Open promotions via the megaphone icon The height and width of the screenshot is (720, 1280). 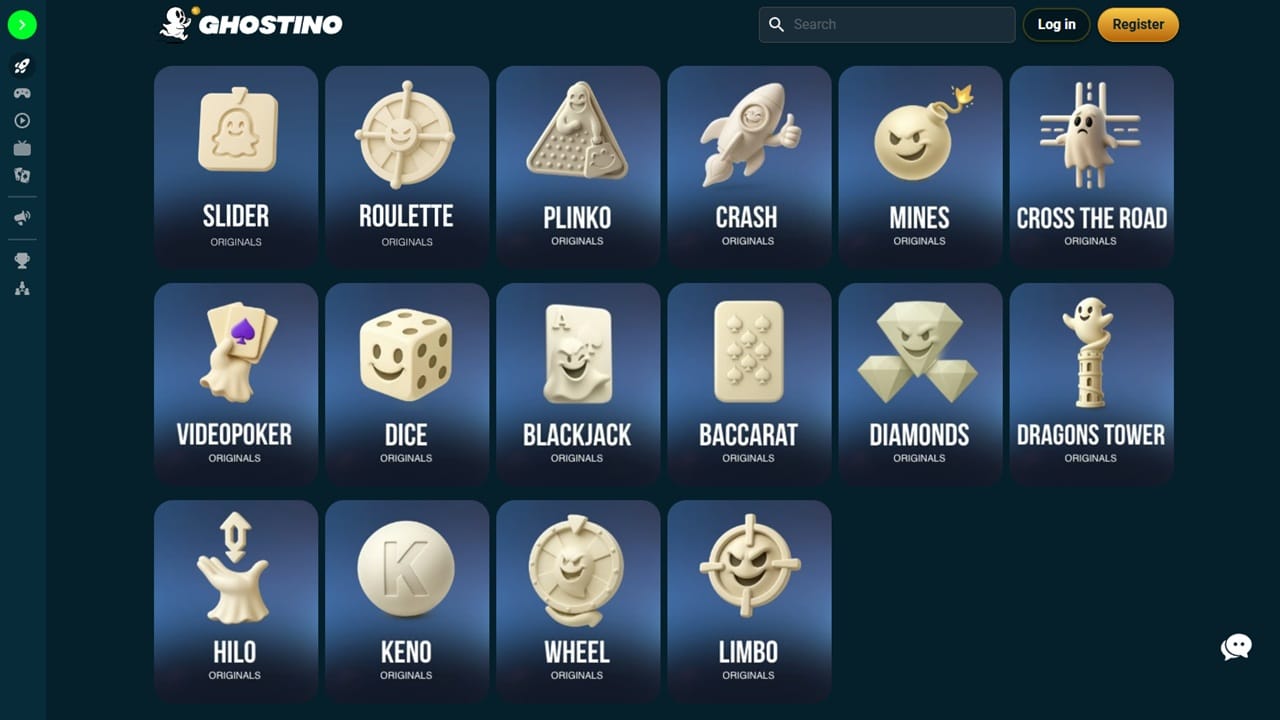click(21, 217)
